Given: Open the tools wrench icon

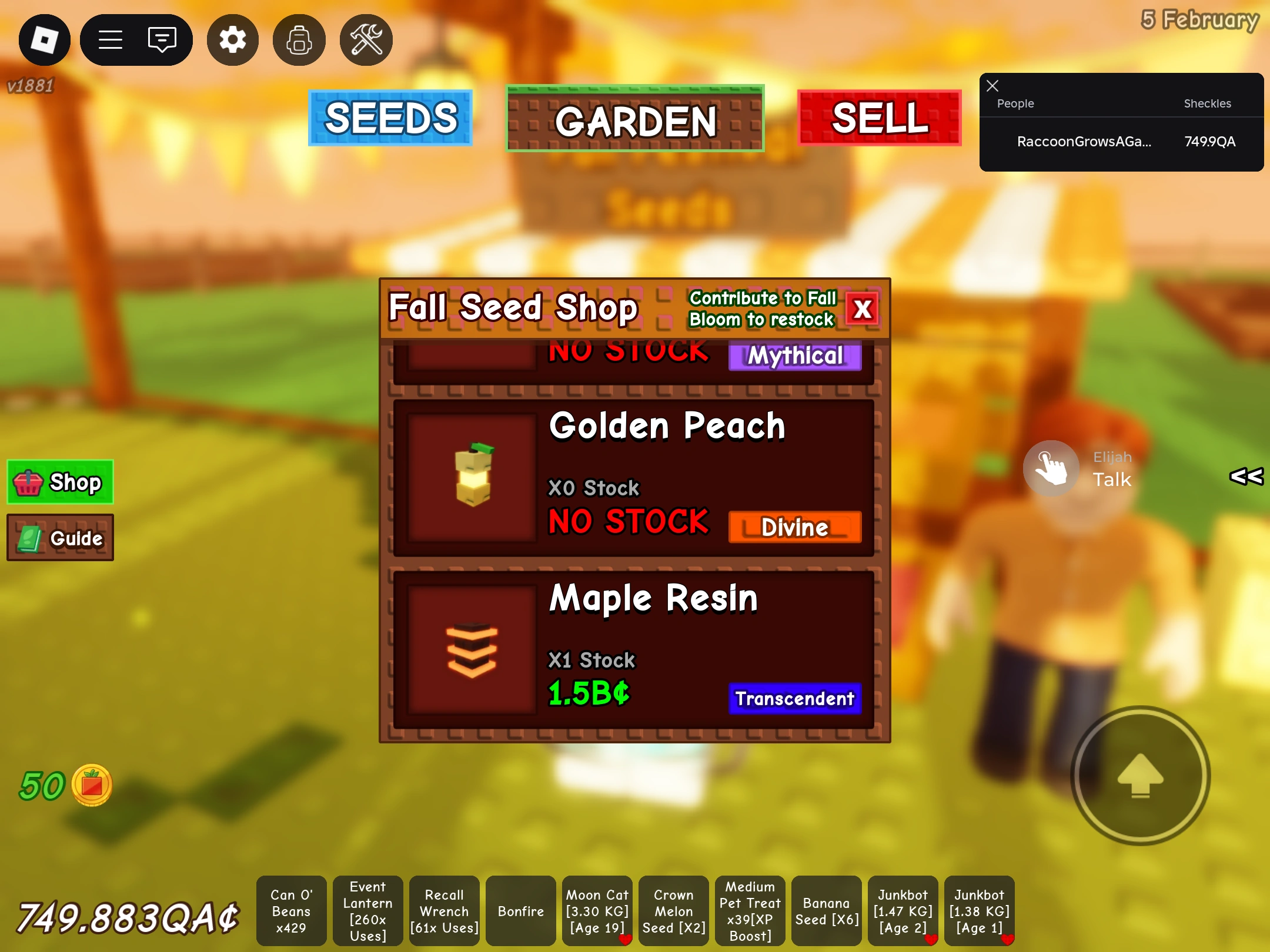Looking at the screenshot, I should coord(366,39).
